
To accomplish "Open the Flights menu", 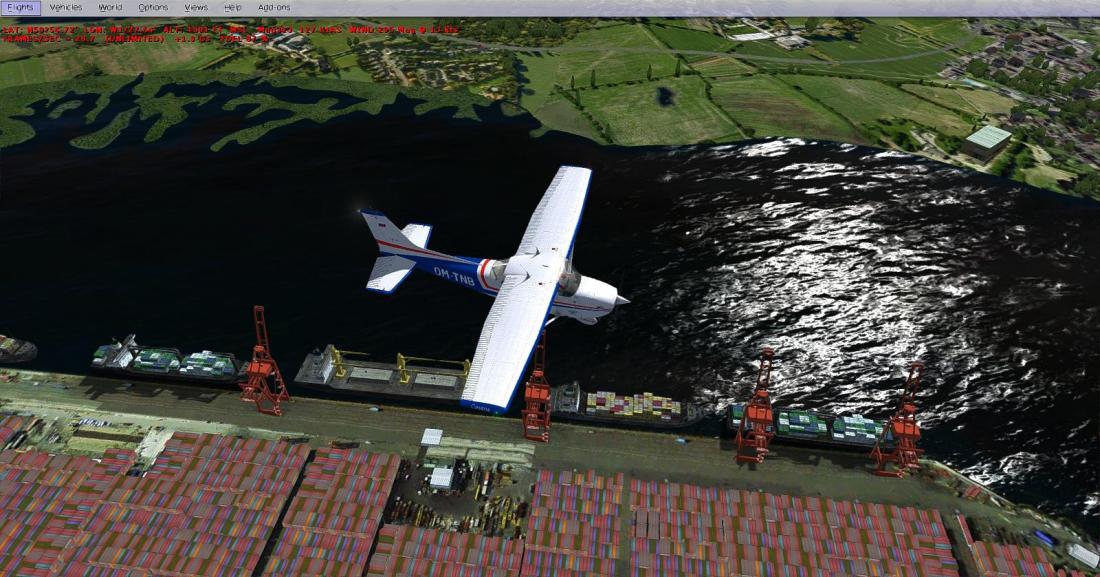I will [x=20, y=8].
